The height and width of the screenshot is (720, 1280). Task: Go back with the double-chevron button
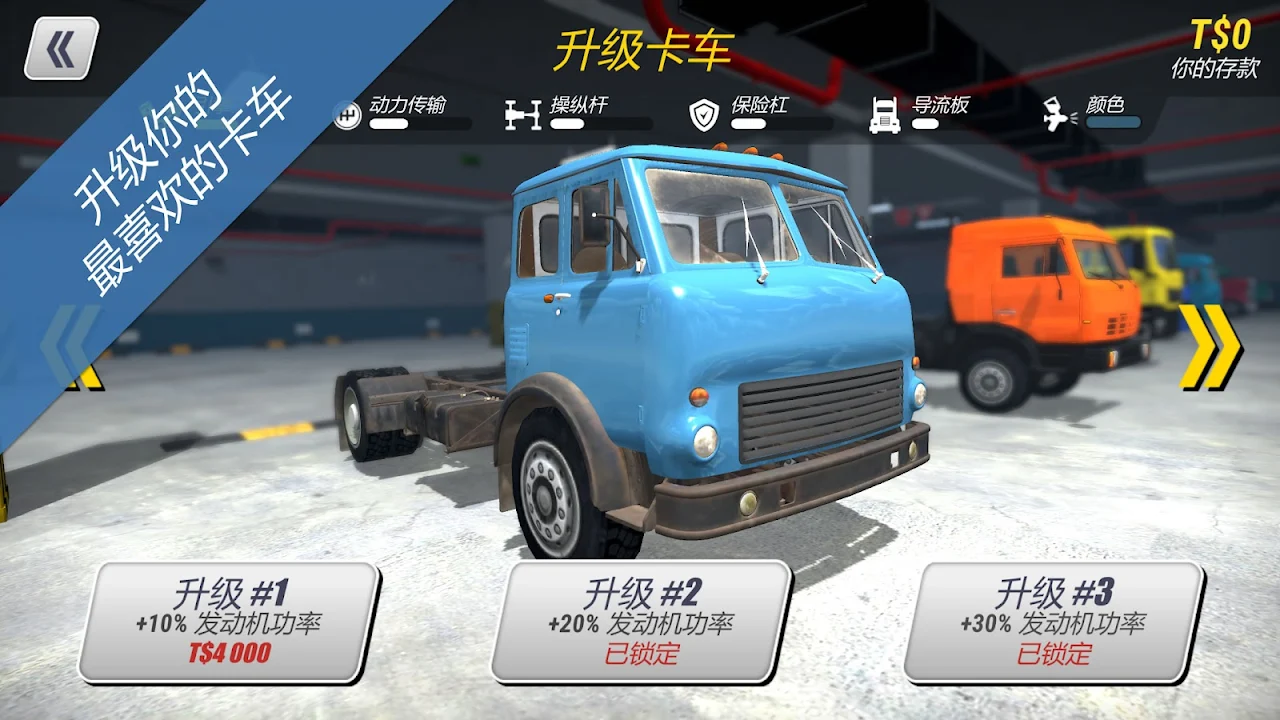point(61,48)
